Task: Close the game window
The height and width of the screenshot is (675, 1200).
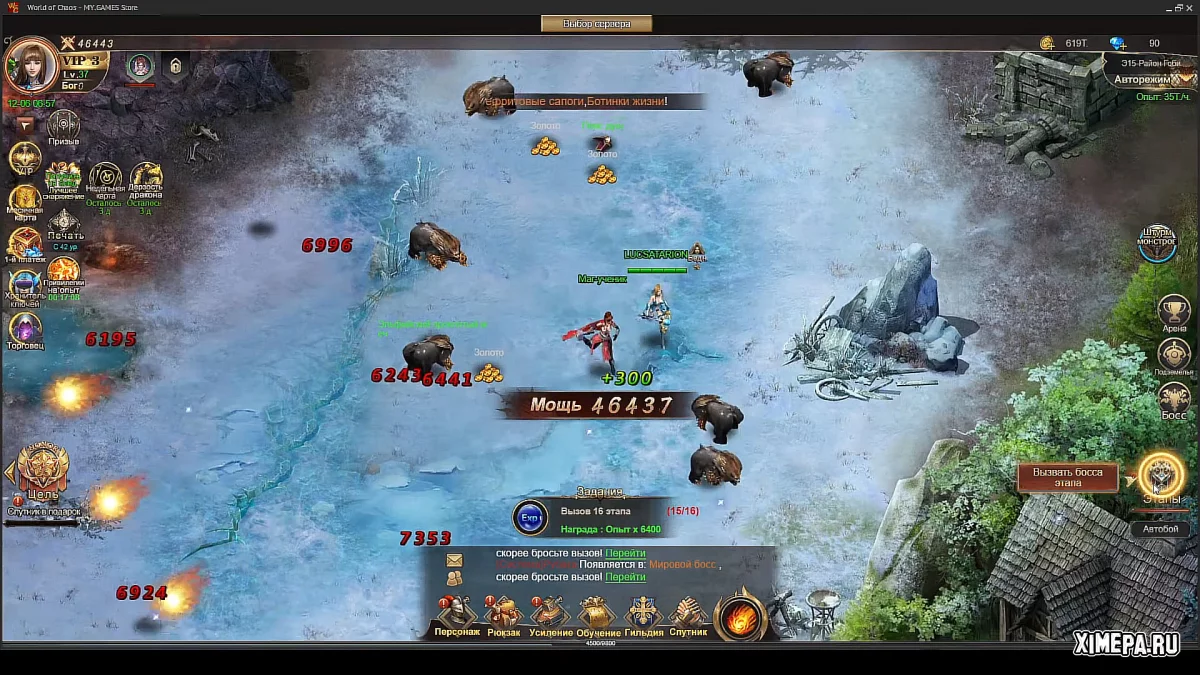Action: [1188, 8]
